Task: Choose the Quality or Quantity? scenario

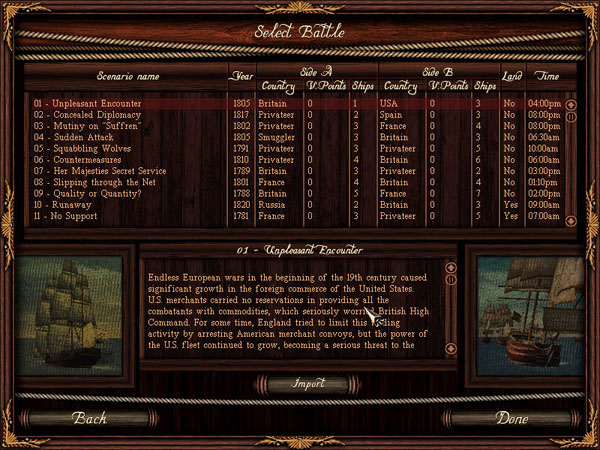Action: (90, 193)
